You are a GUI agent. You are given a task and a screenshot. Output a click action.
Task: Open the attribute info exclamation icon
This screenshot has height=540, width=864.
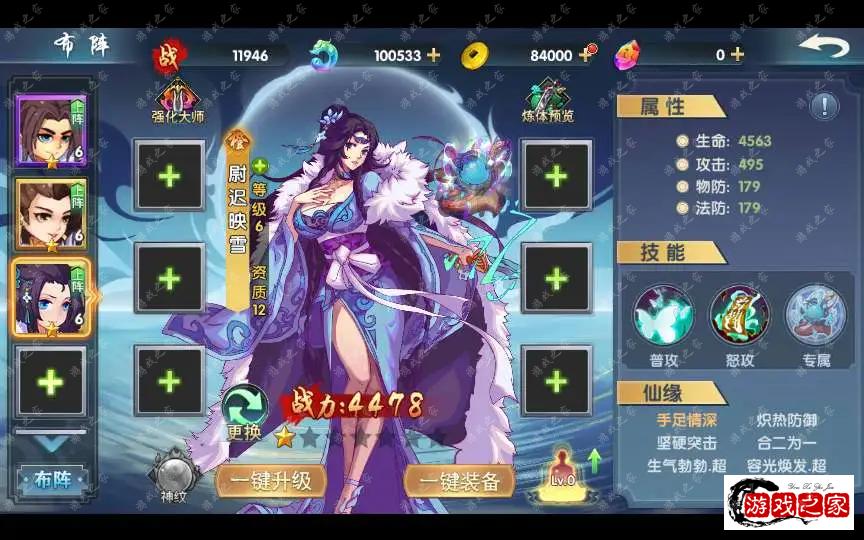pos(825,106)
